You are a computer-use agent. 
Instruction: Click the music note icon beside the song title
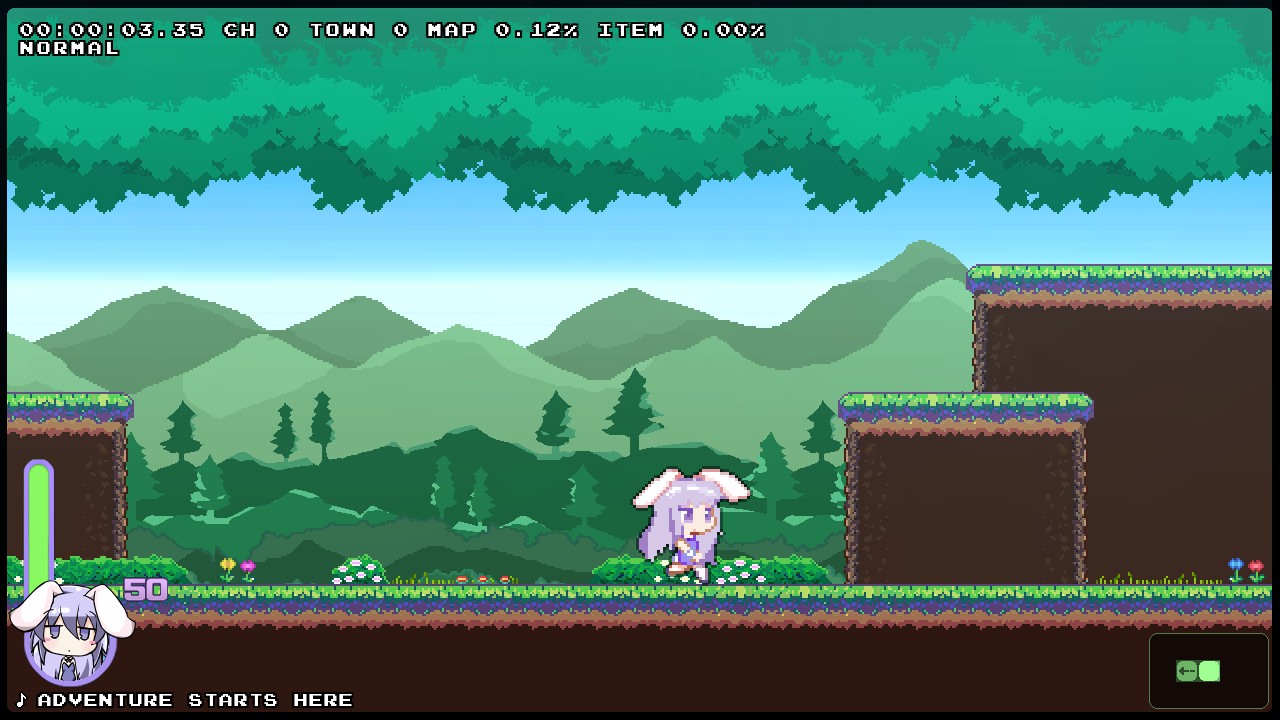point(20,698)
